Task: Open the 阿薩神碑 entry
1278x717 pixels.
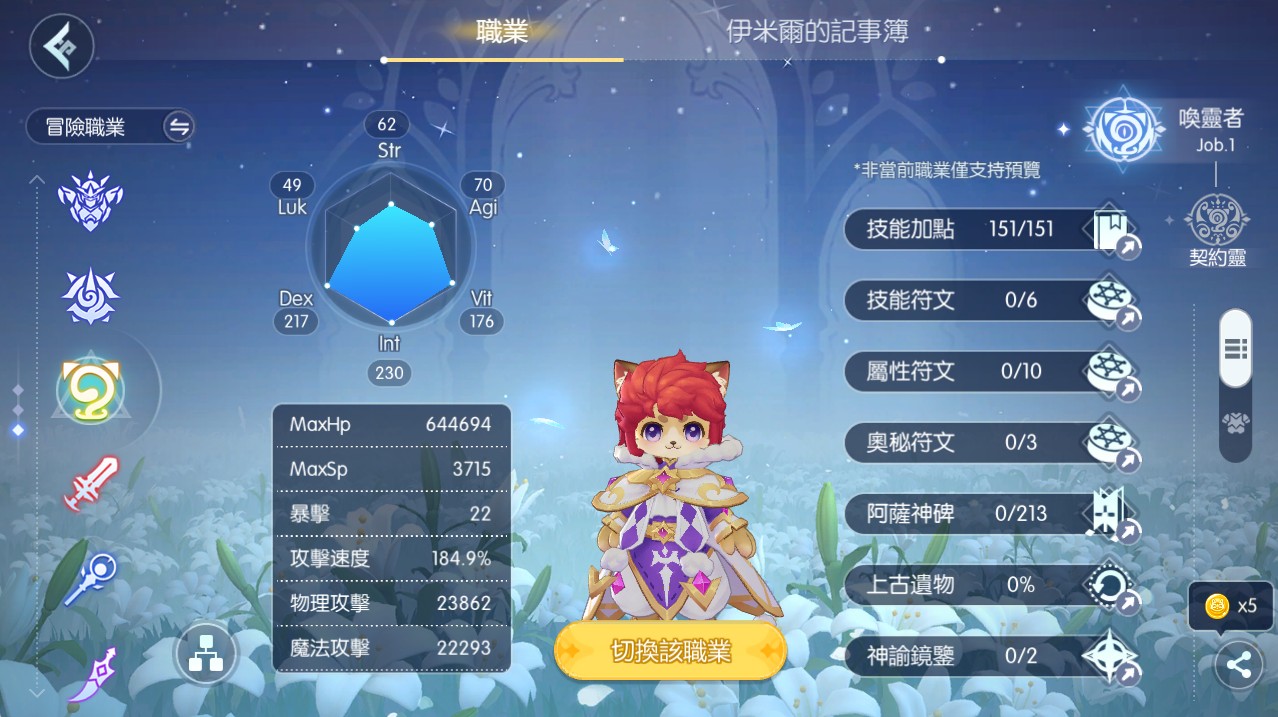Action: click(990, 514)
